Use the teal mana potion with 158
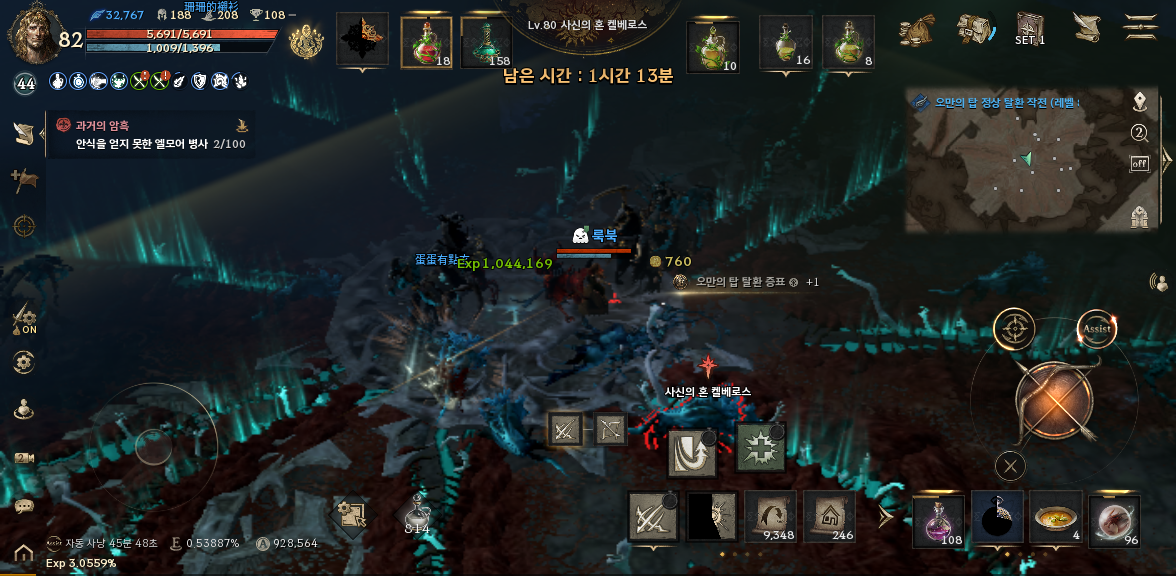The width and height of the screenshot is (1176, 576). 486,42
